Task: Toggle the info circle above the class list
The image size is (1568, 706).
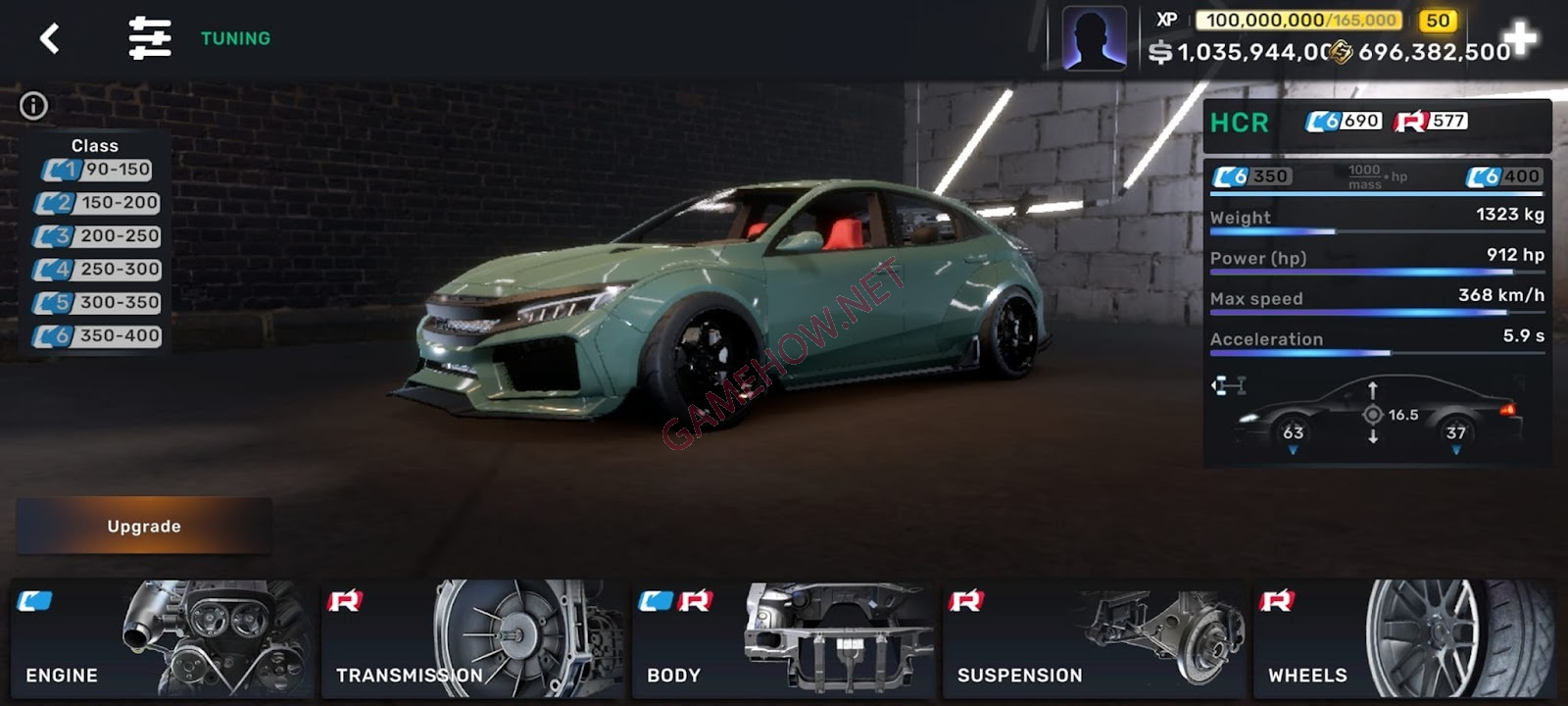Action: coord(34,105)
